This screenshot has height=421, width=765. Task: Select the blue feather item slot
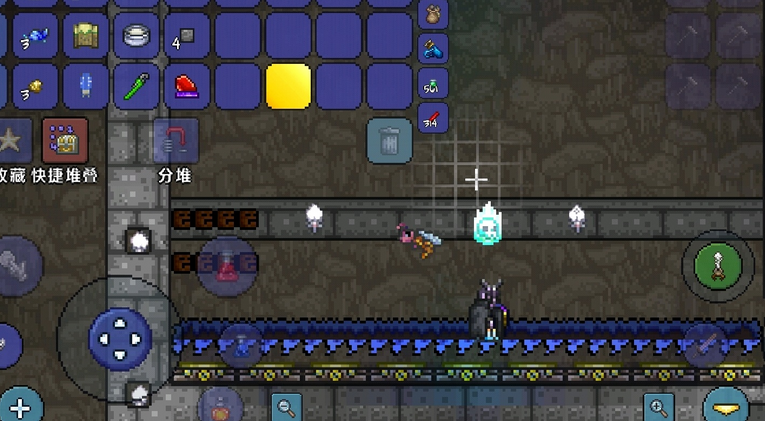pyautogui.click(x=86, y=86)
